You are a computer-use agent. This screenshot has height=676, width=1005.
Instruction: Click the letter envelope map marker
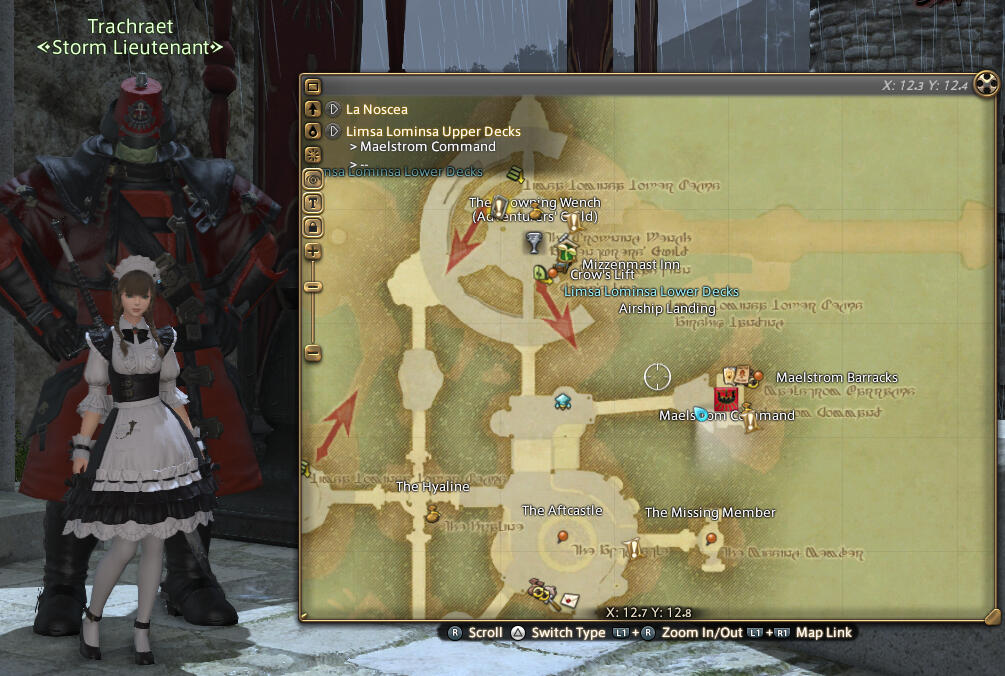point(569,600)
